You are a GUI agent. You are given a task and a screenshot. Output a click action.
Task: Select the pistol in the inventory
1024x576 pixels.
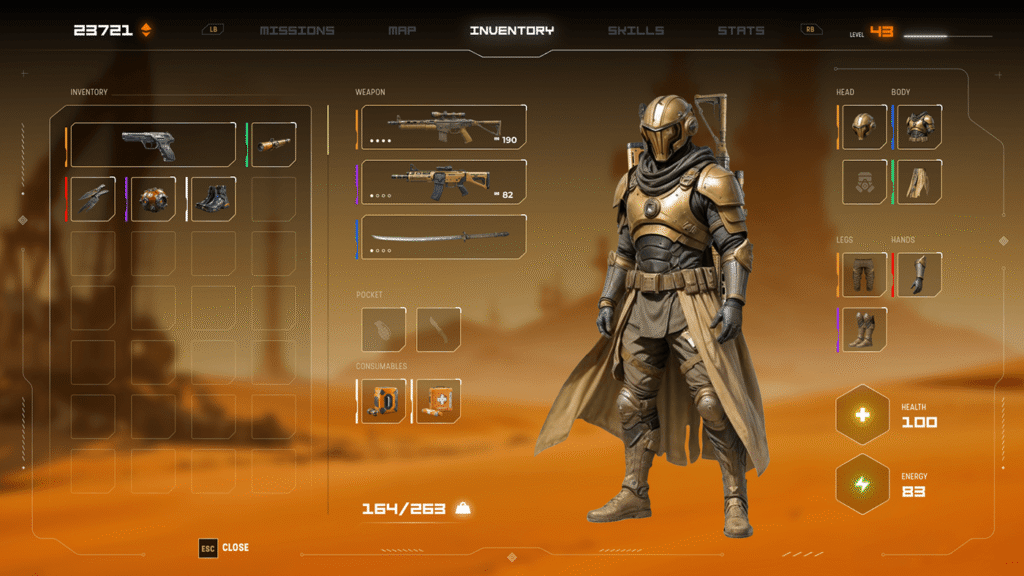coord(152,145)
